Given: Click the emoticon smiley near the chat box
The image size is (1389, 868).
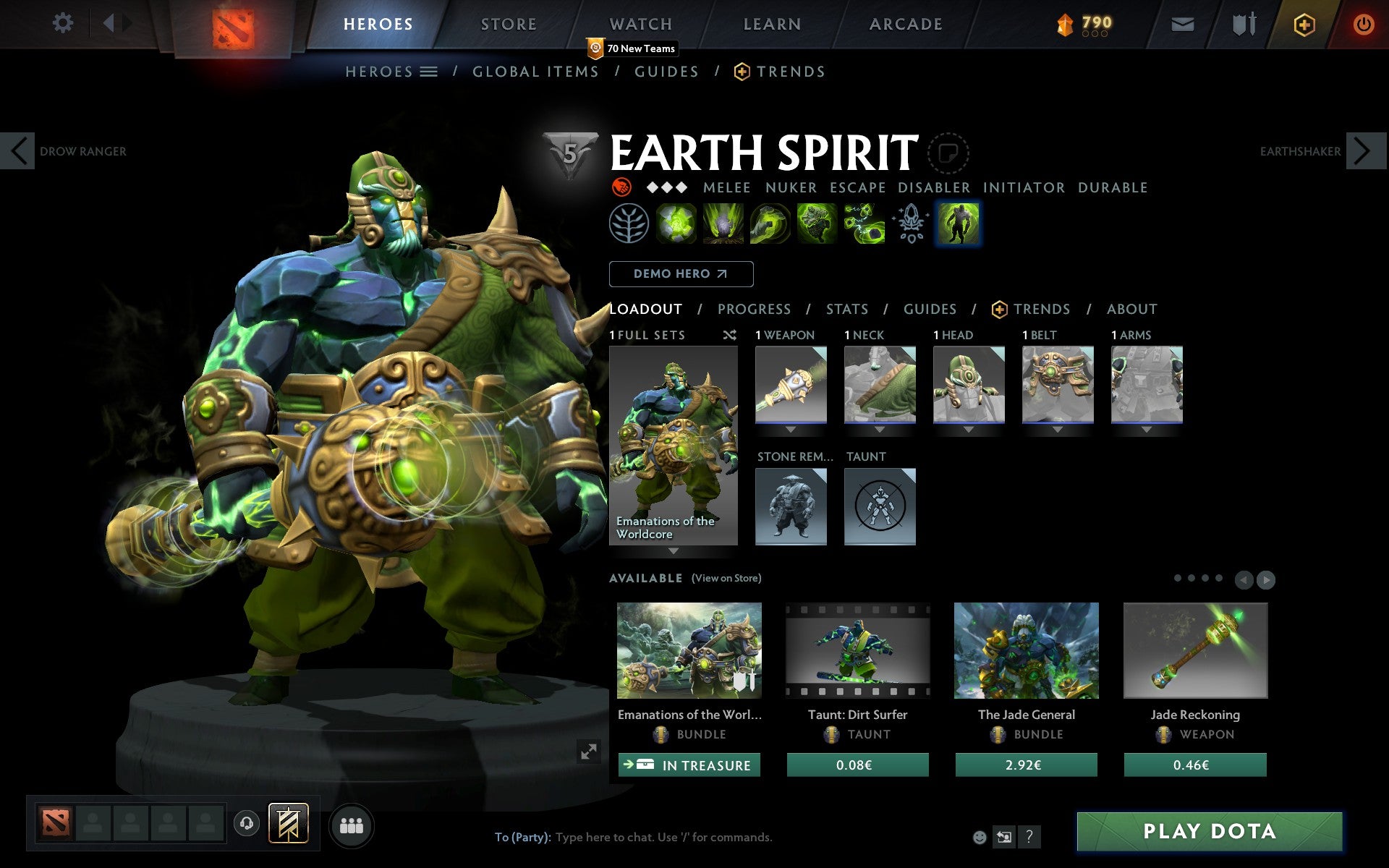Looking at the screenshot, I should click(980, 838).
